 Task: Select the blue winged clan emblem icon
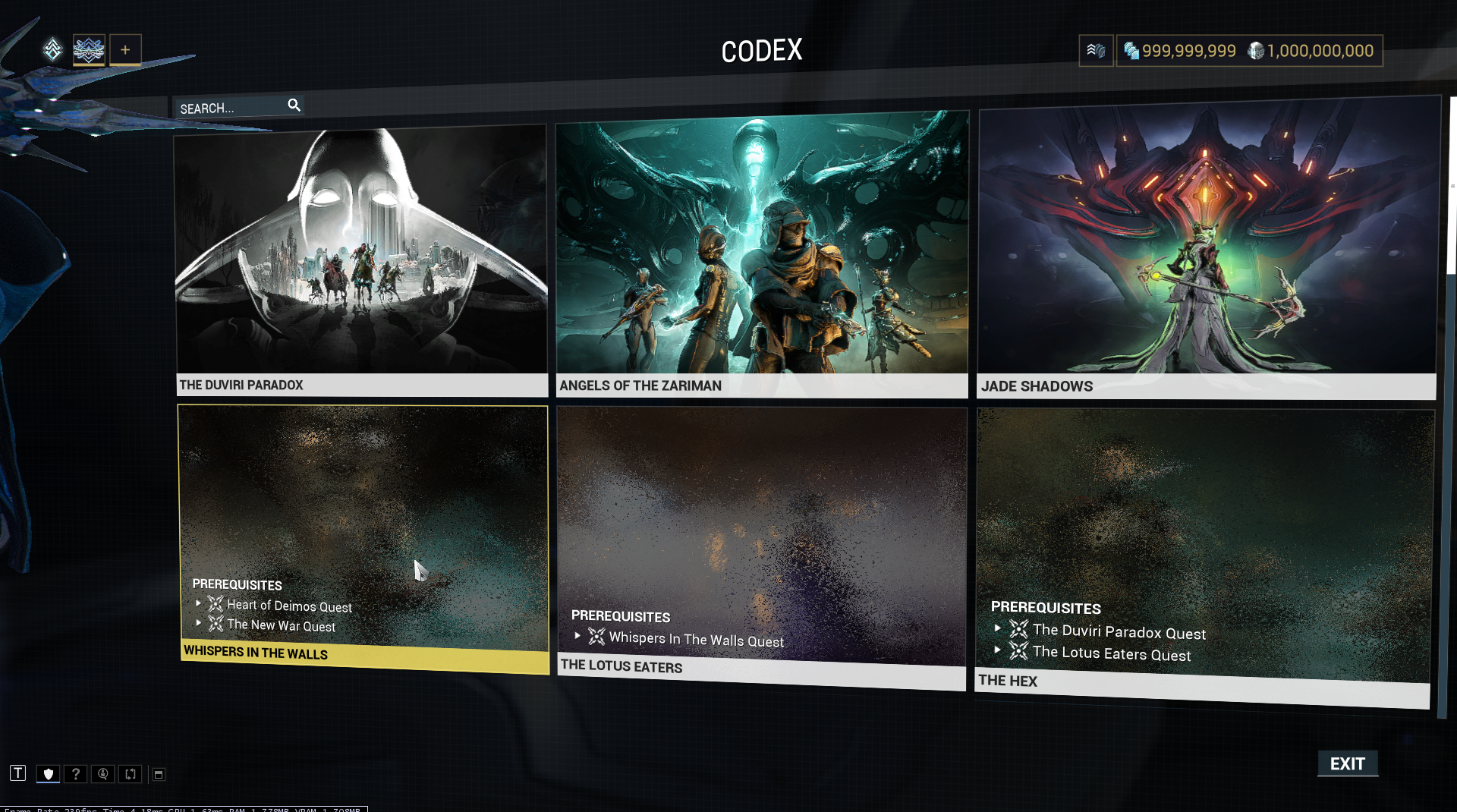point(89,50)
